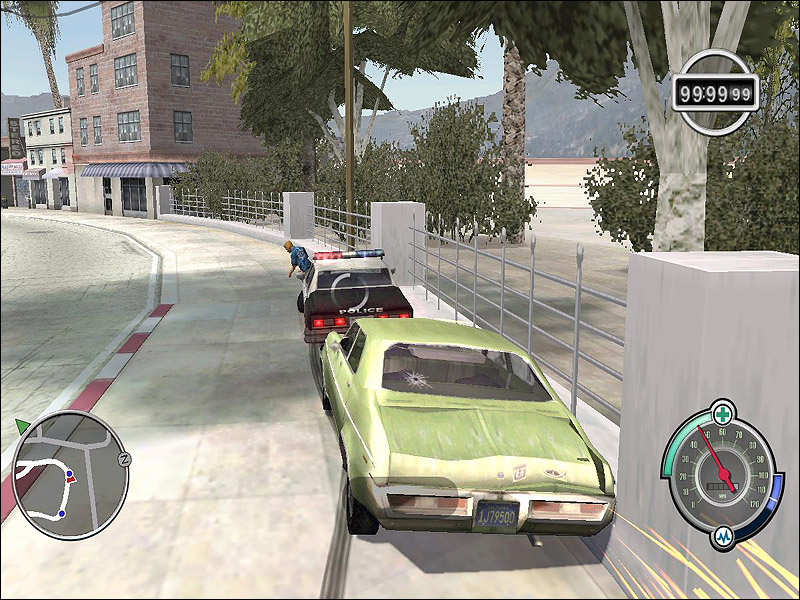Select the green cross health icon
Image resolution: width=800 pixels, height=600 pixels.
[x=722, y=412]
